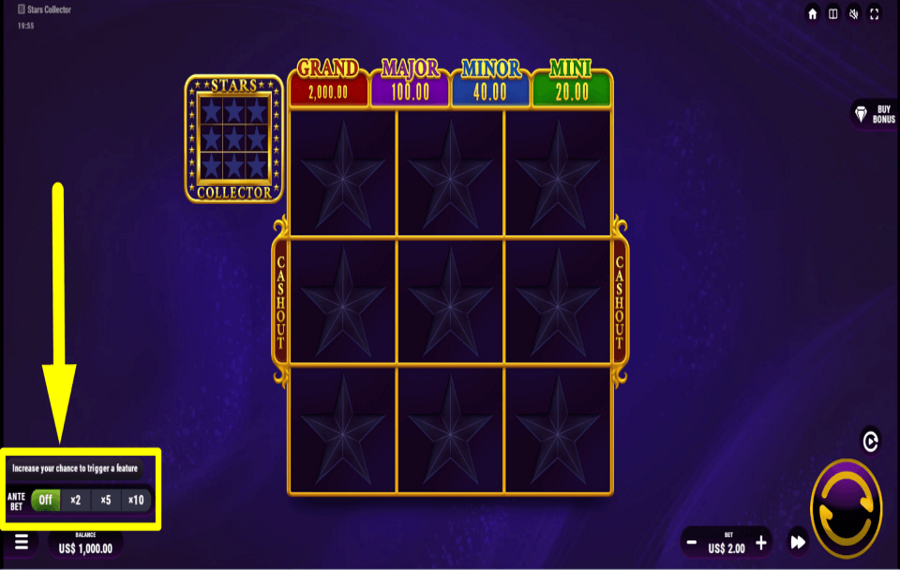
Task: Enter fullscreen mode
Action: 875,14
